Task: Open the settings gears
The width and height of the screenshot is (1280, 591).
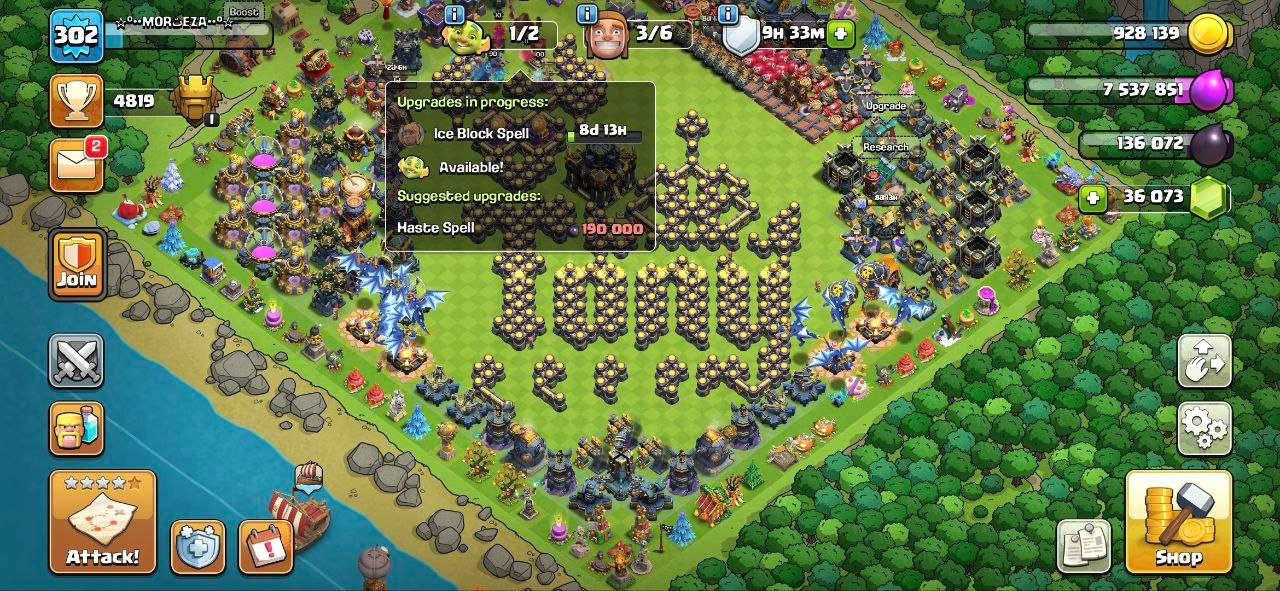Action: pos(1204,428)
